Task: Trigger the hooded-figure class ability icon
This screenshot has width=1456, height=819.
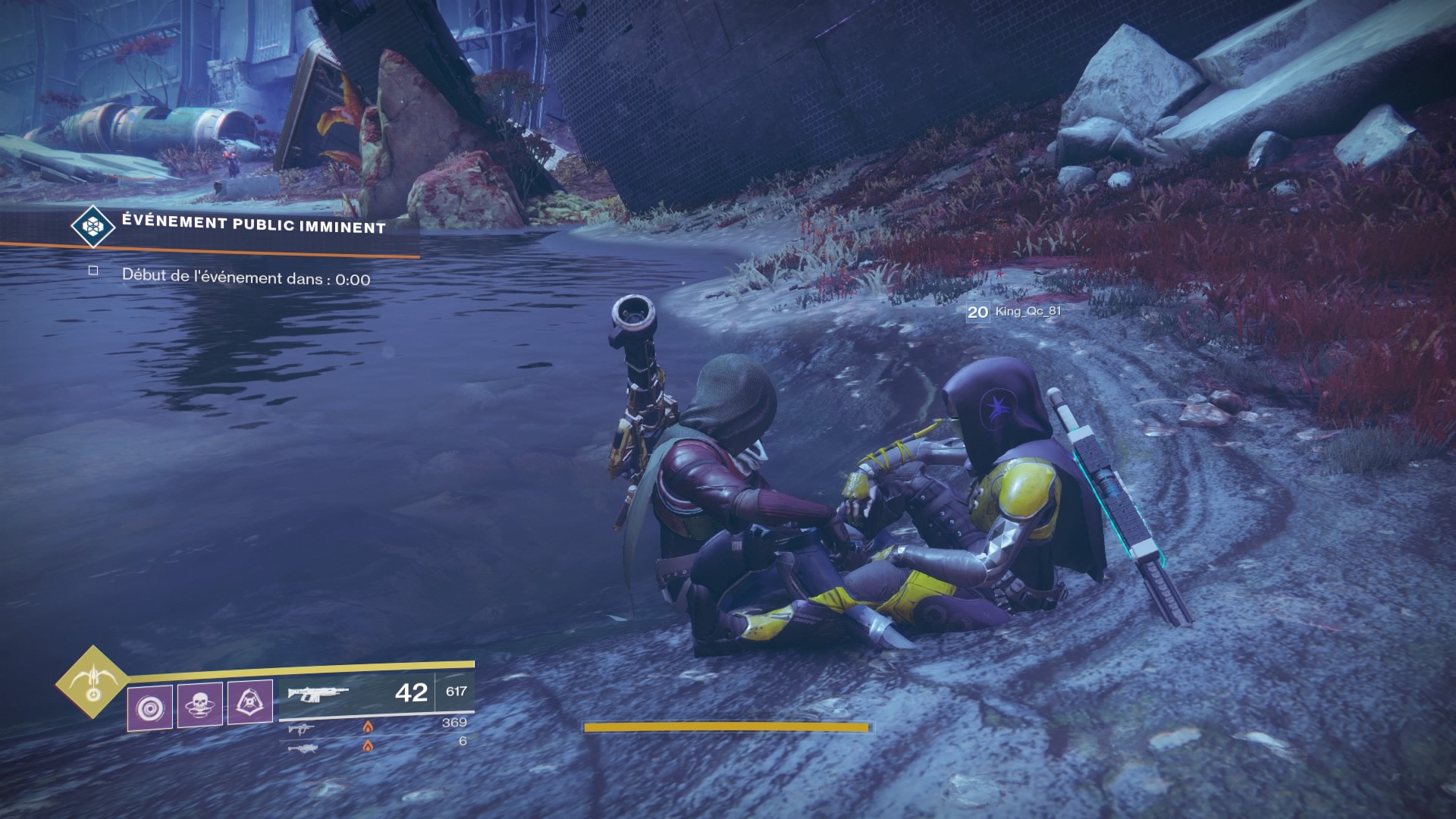Action: click(x=250, y=703)
